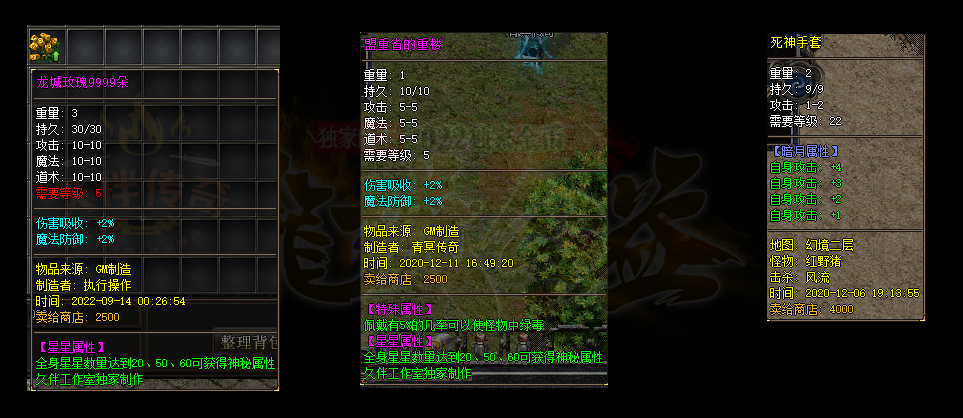The image size is (963, 418).
Task: Select the yellow rose bouquet inventory slot
Action: 46,46
